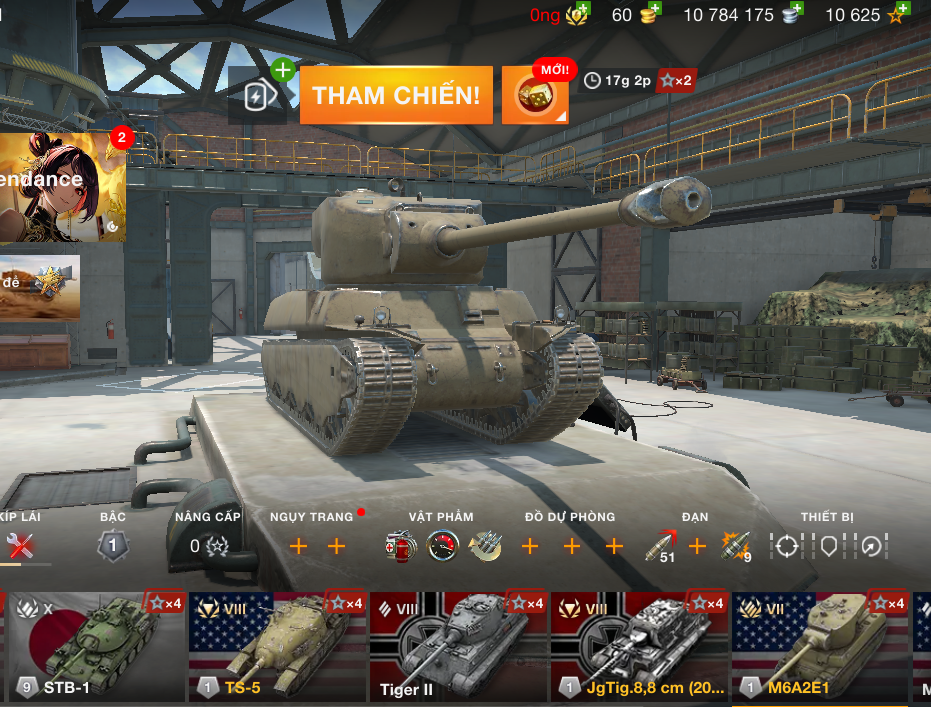
Task: Open crew skills under KÍP LÁI
Action: click(x=20, y=546)
